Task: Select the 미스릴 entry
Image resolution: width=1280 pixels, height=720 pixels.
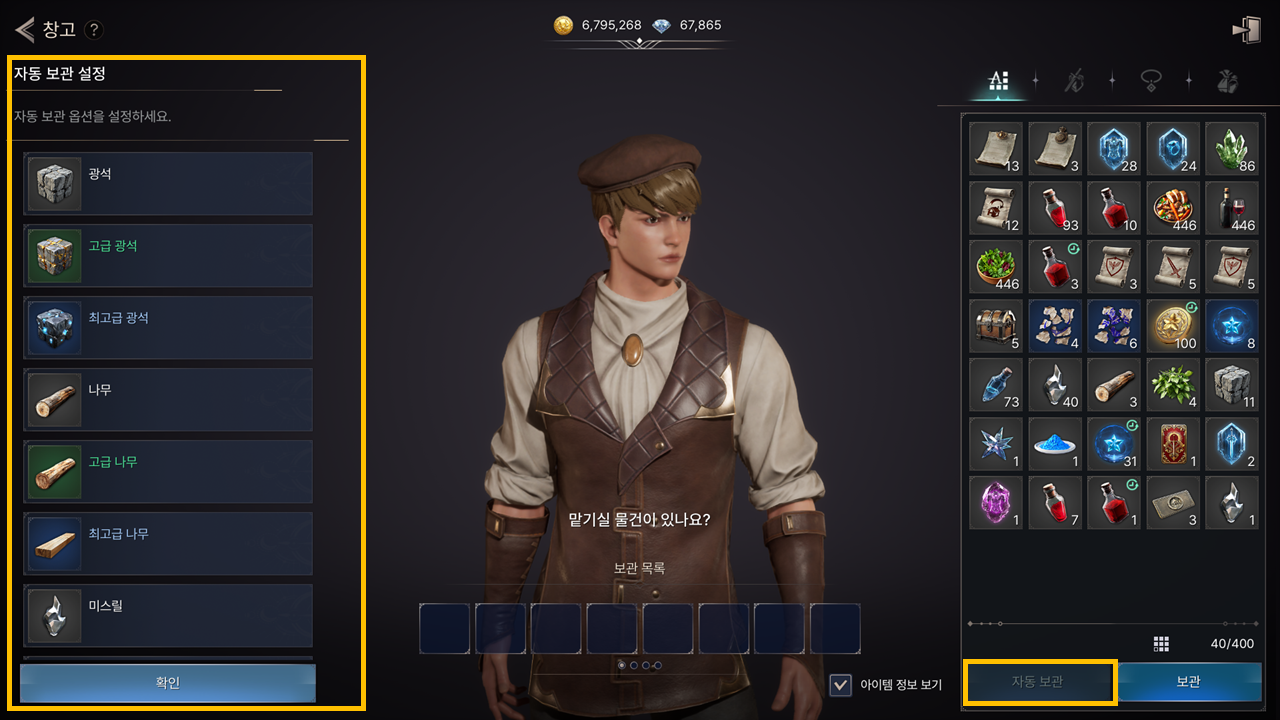Action: [168, 615]
